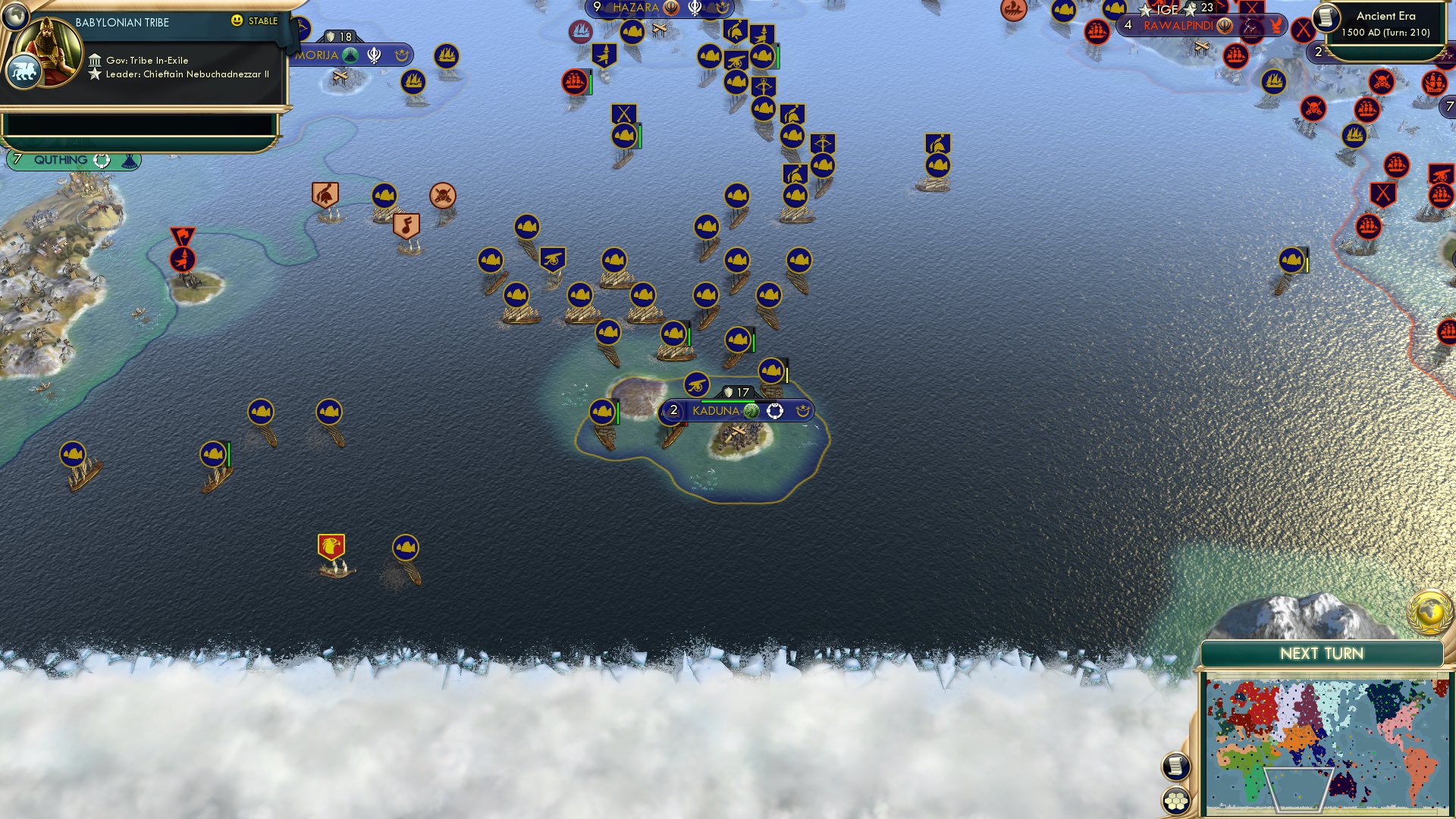
Task: Open the notification log scroll icon near the minimap
Action: [1175, 767]
